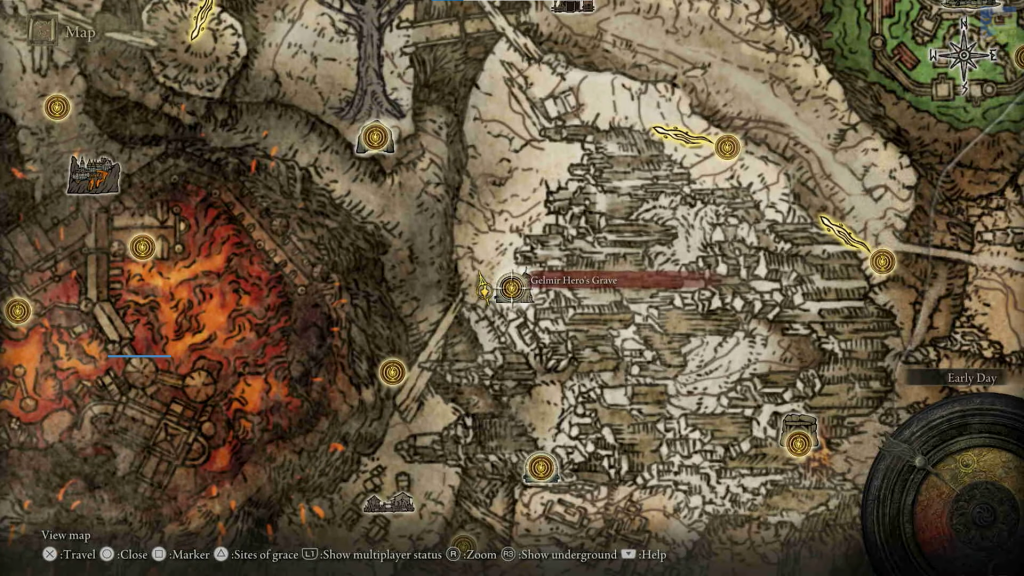
Task: Select the grace inside the stone hut icon
Action: 797,443
